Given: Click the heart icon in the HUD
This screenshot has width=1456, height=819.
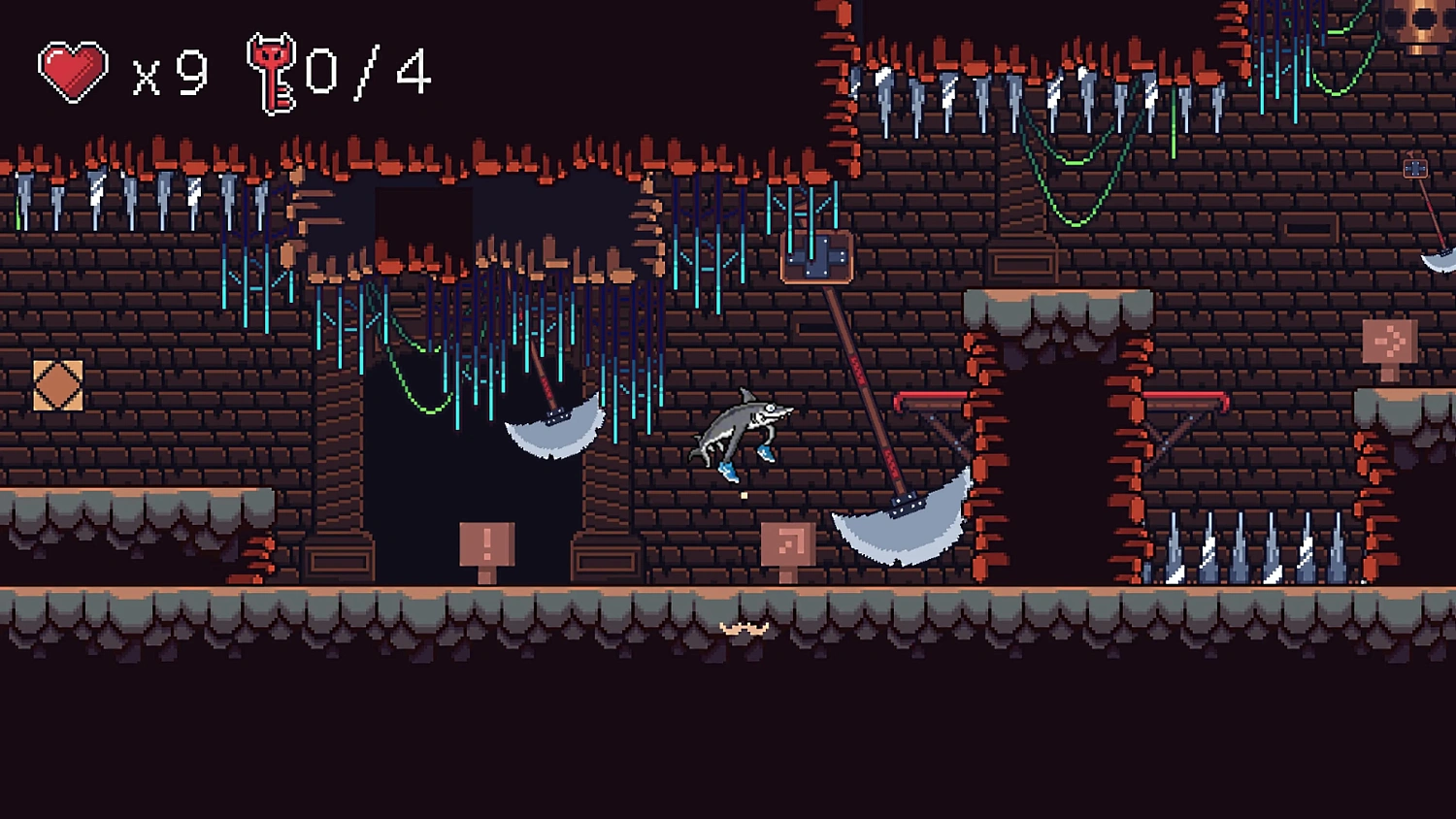Looking at the screenshot, I should pos(73,70).
